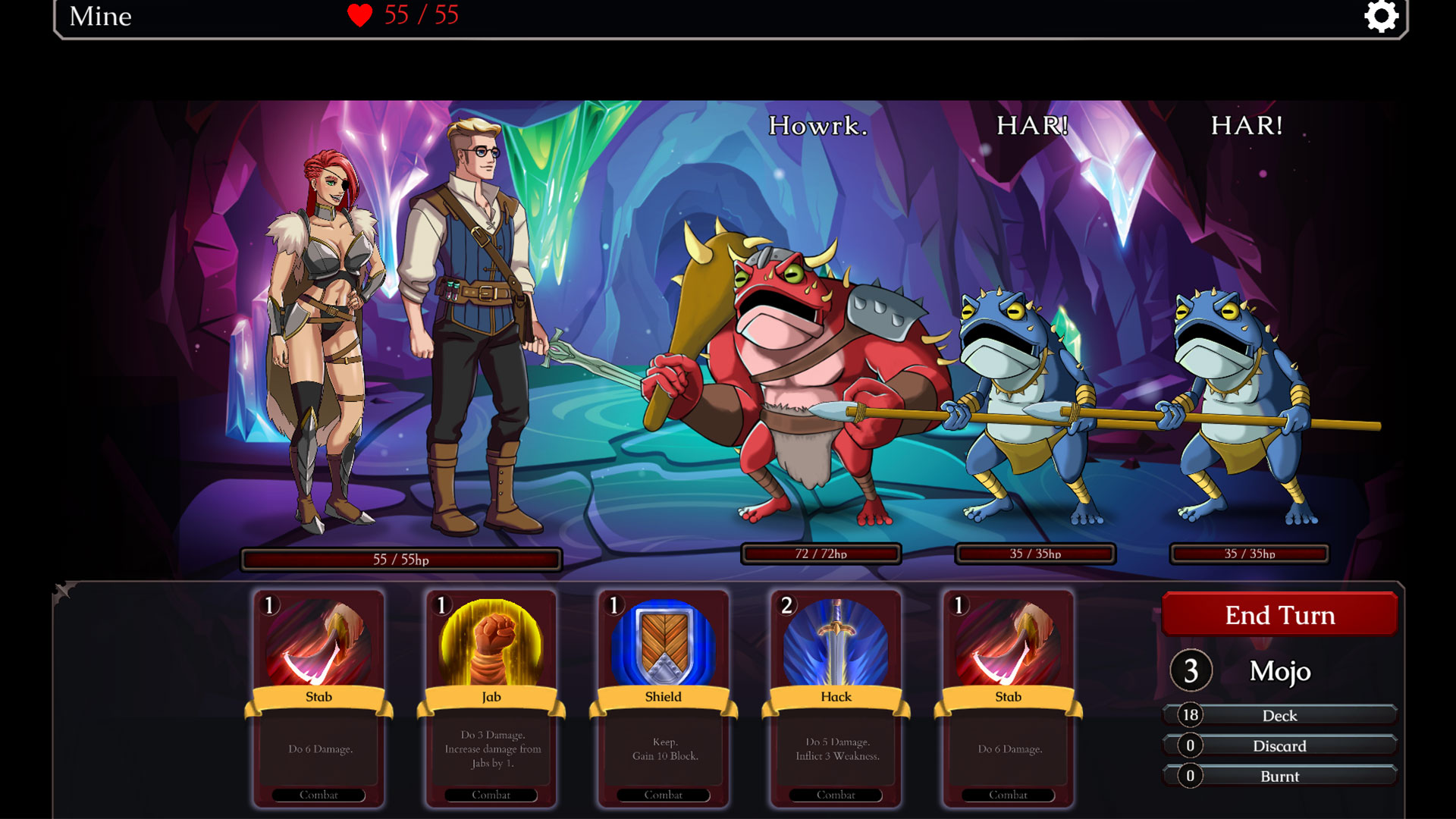Open the settings gear menu
Screen dimensions: 1456x819
1381,16
